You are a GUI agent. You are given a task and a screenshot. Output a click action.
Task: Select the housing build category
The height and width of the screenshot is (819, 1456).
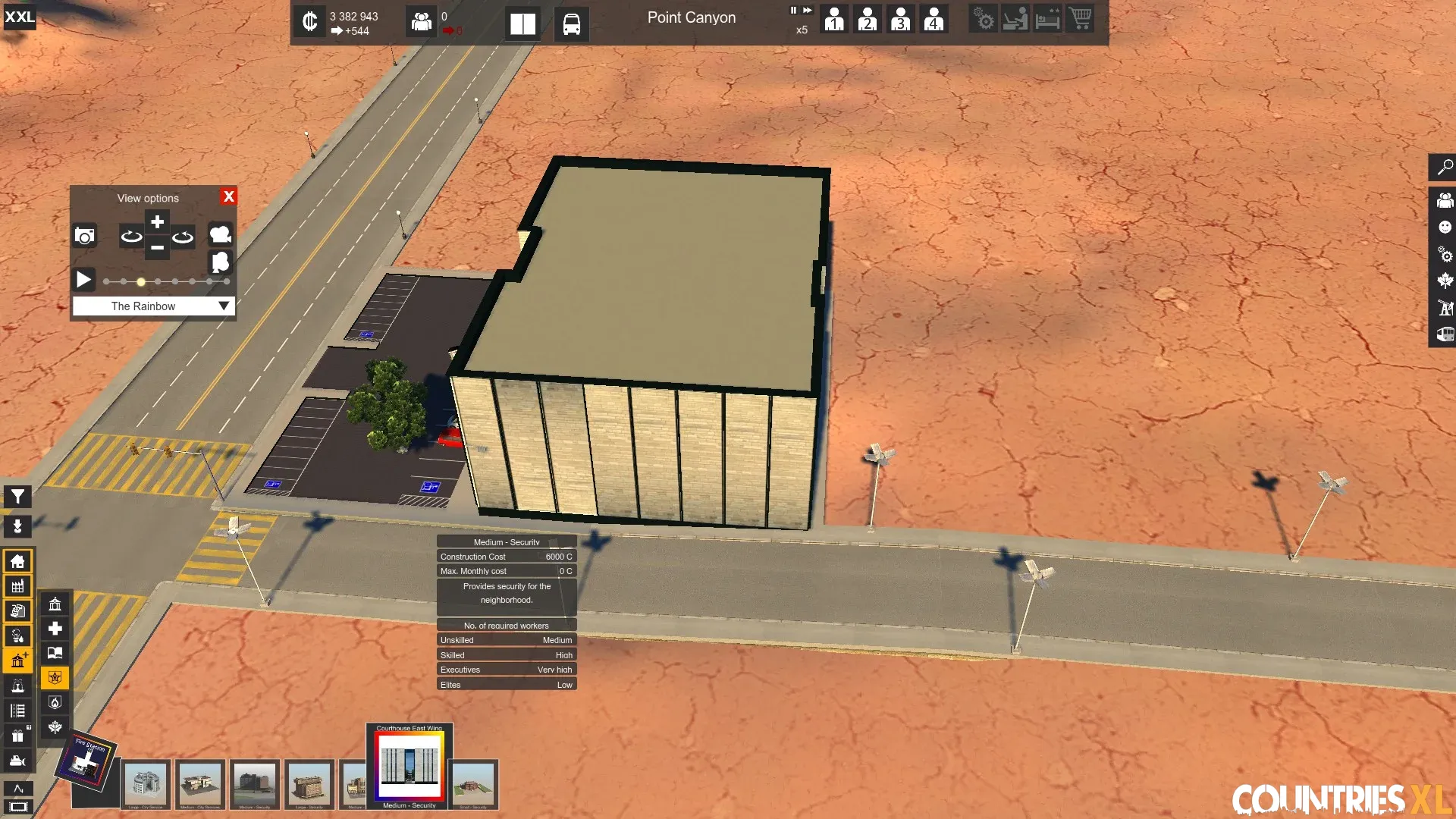[x=17, y=561]
